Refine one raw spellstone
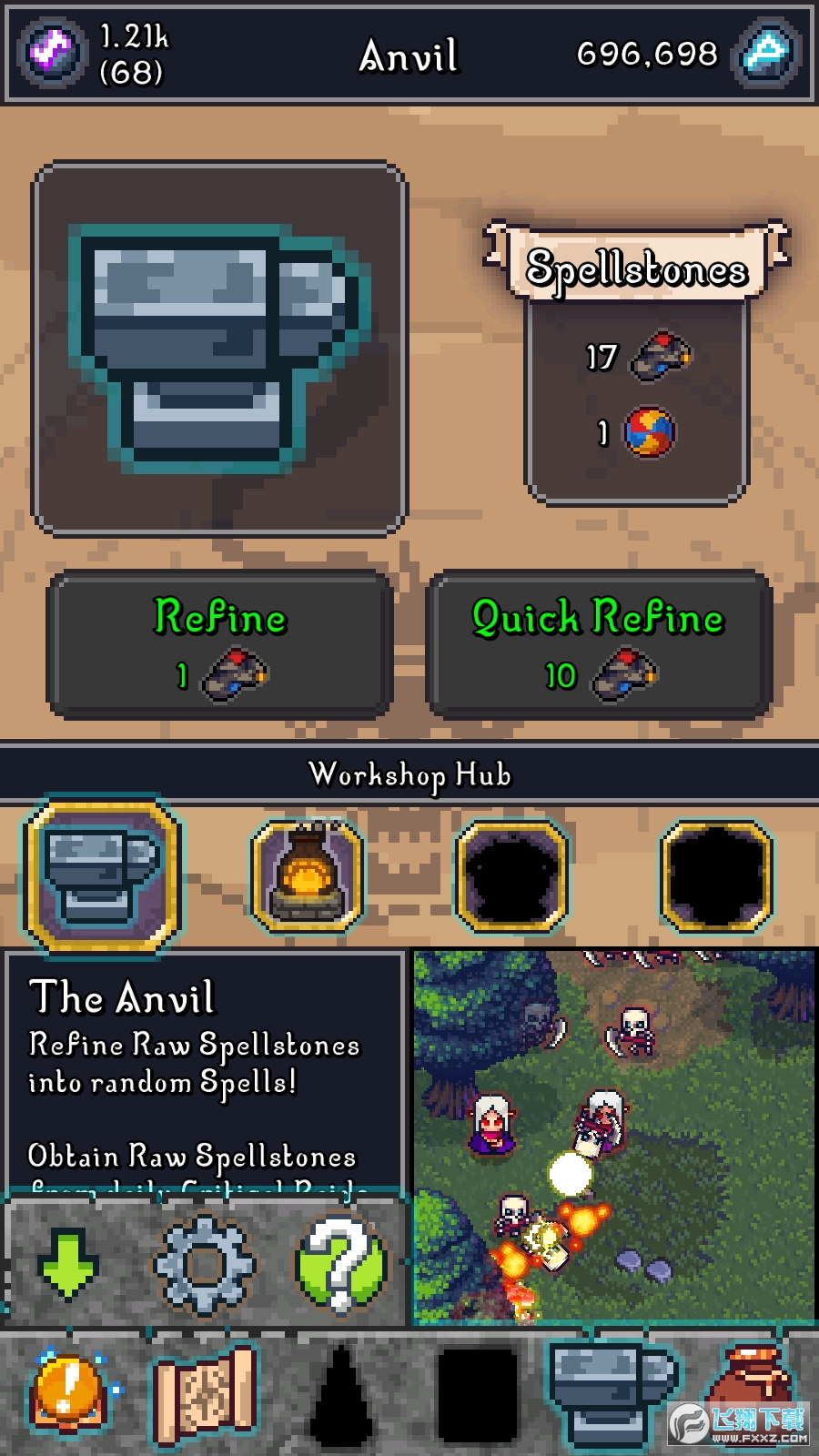Viewport: 819px width, 1456px height. [219, 644]
